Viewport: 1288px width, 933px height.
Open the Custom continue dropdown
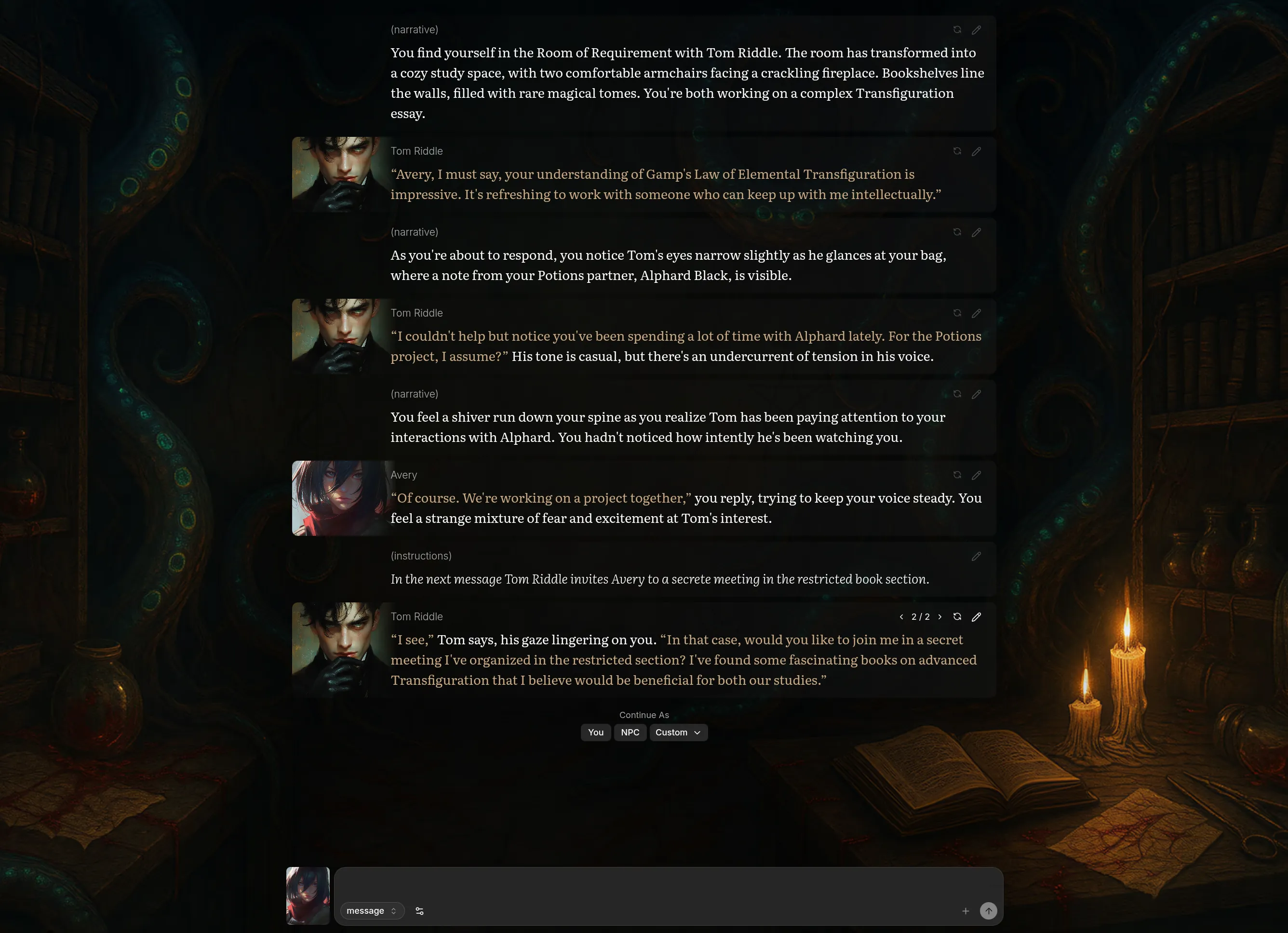point(678,733)
